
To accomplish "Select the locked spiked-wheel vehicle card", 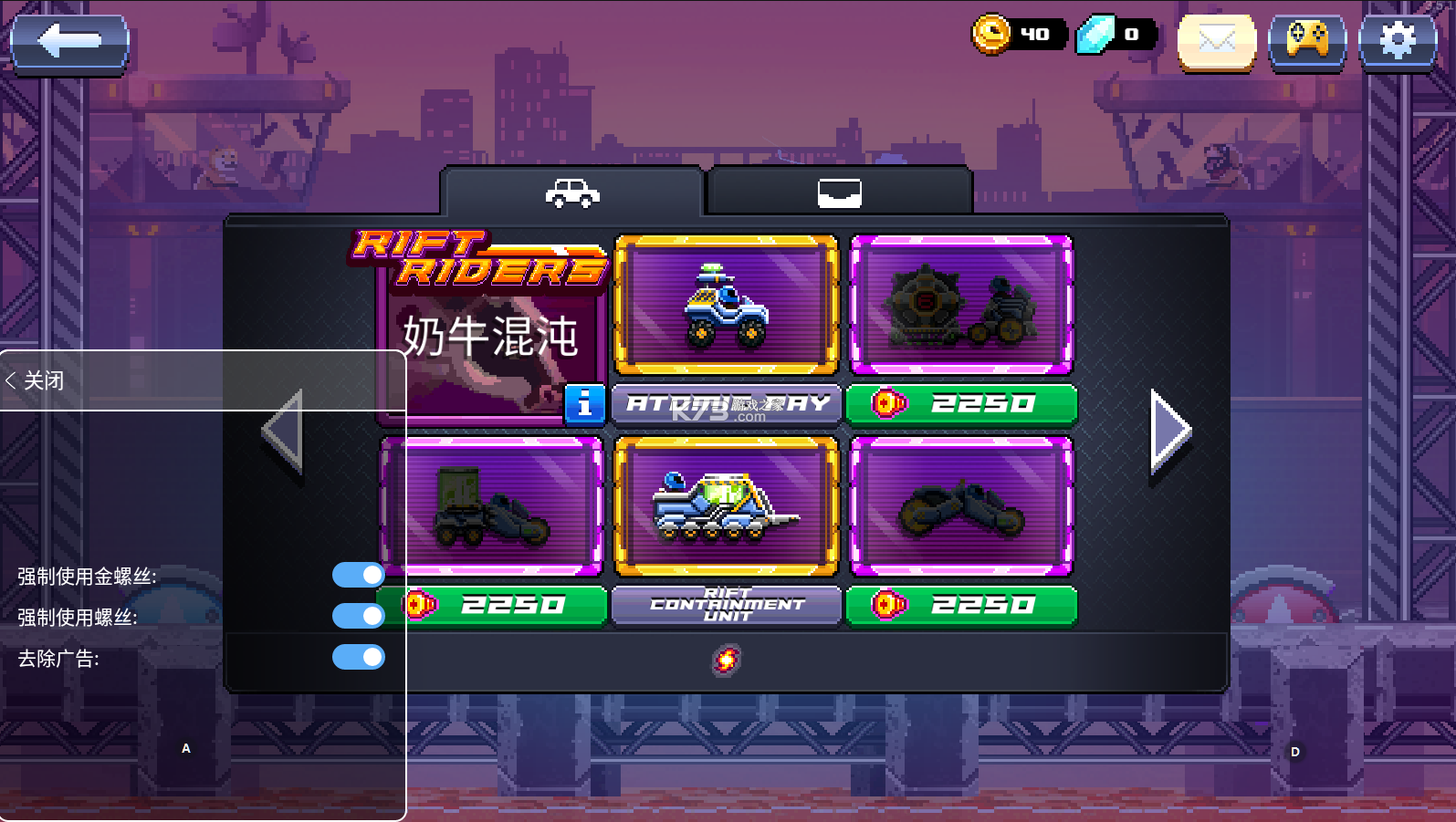I will [x=961, y=306].
